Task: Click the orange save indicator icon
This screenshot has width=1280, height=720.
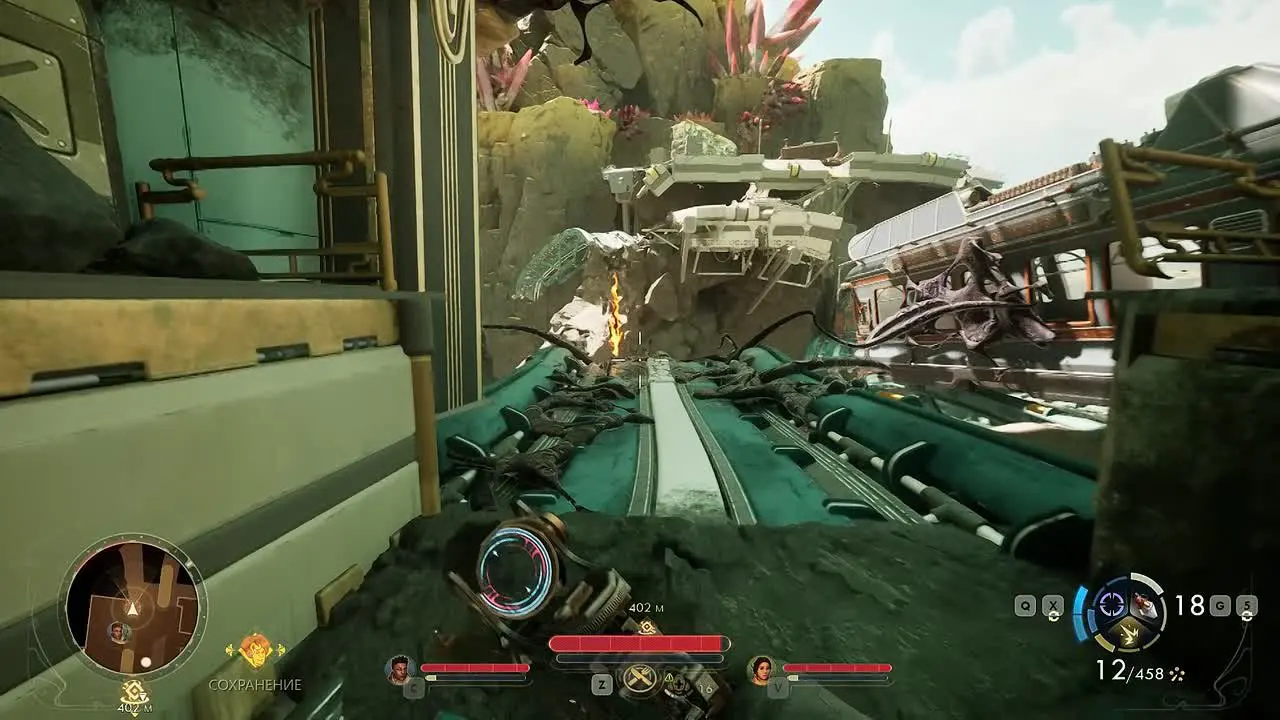Action: coord(255,651)
